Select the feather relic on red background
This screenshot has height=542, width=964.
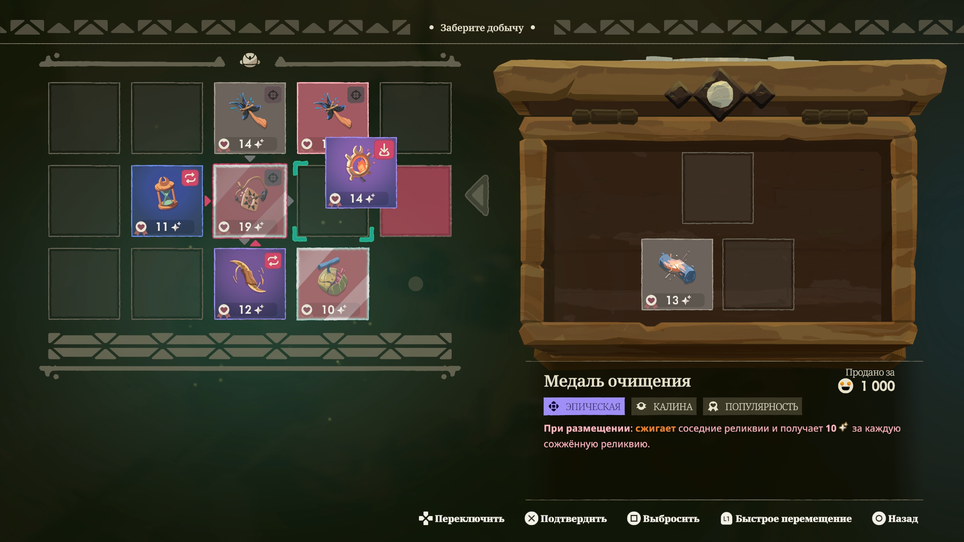(332, 112)
